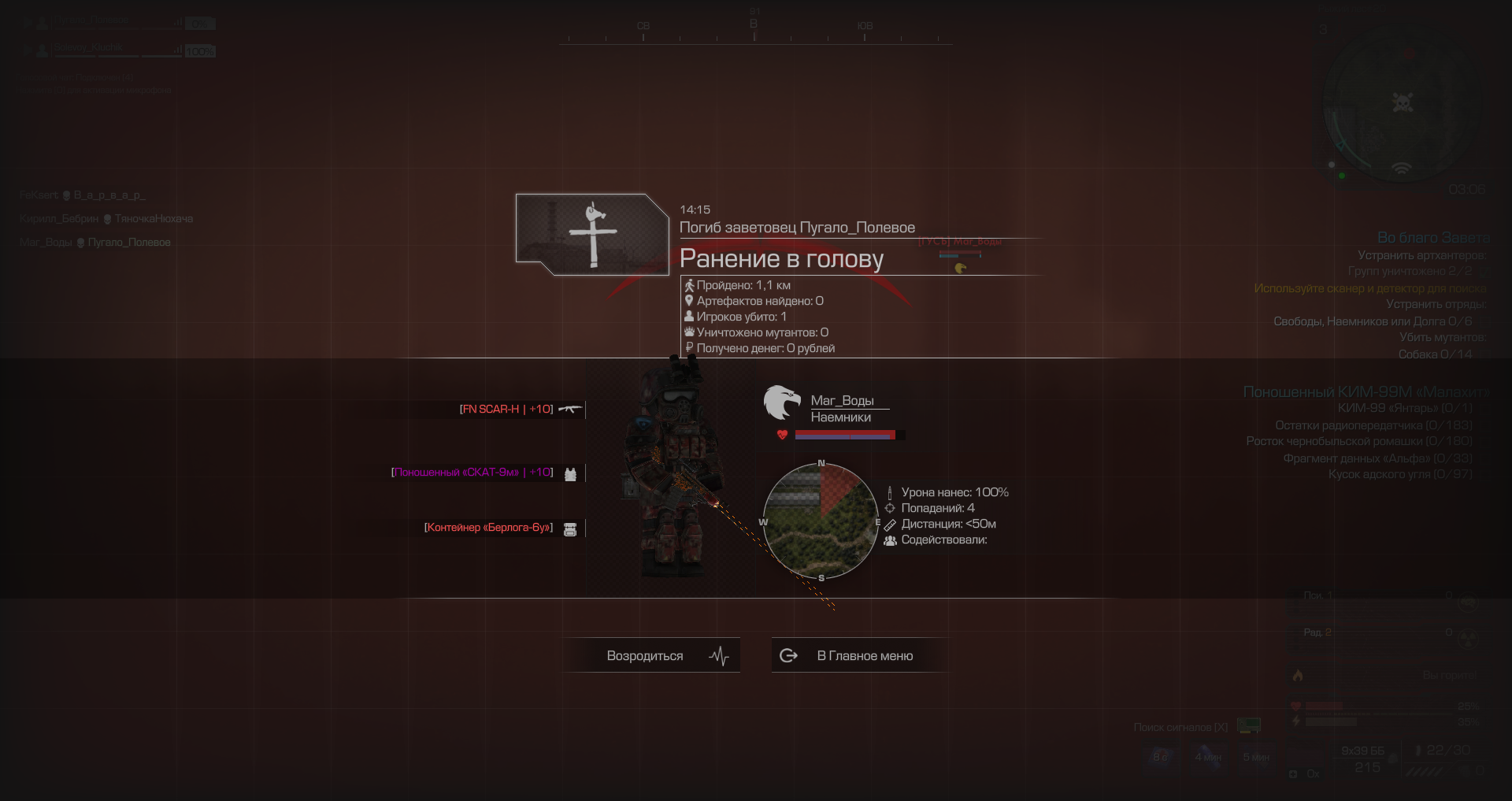Click the scarecrow death emblem thumbnail

[x=592, y=233]
